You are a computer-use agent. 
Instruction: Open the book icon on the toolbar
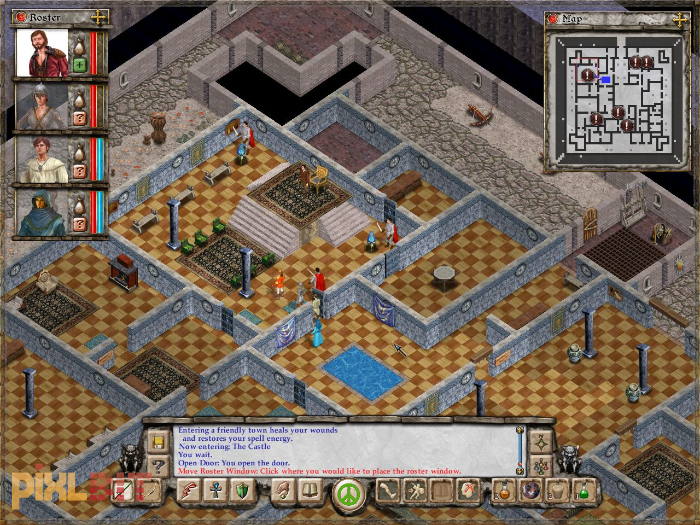coord(310,491)
